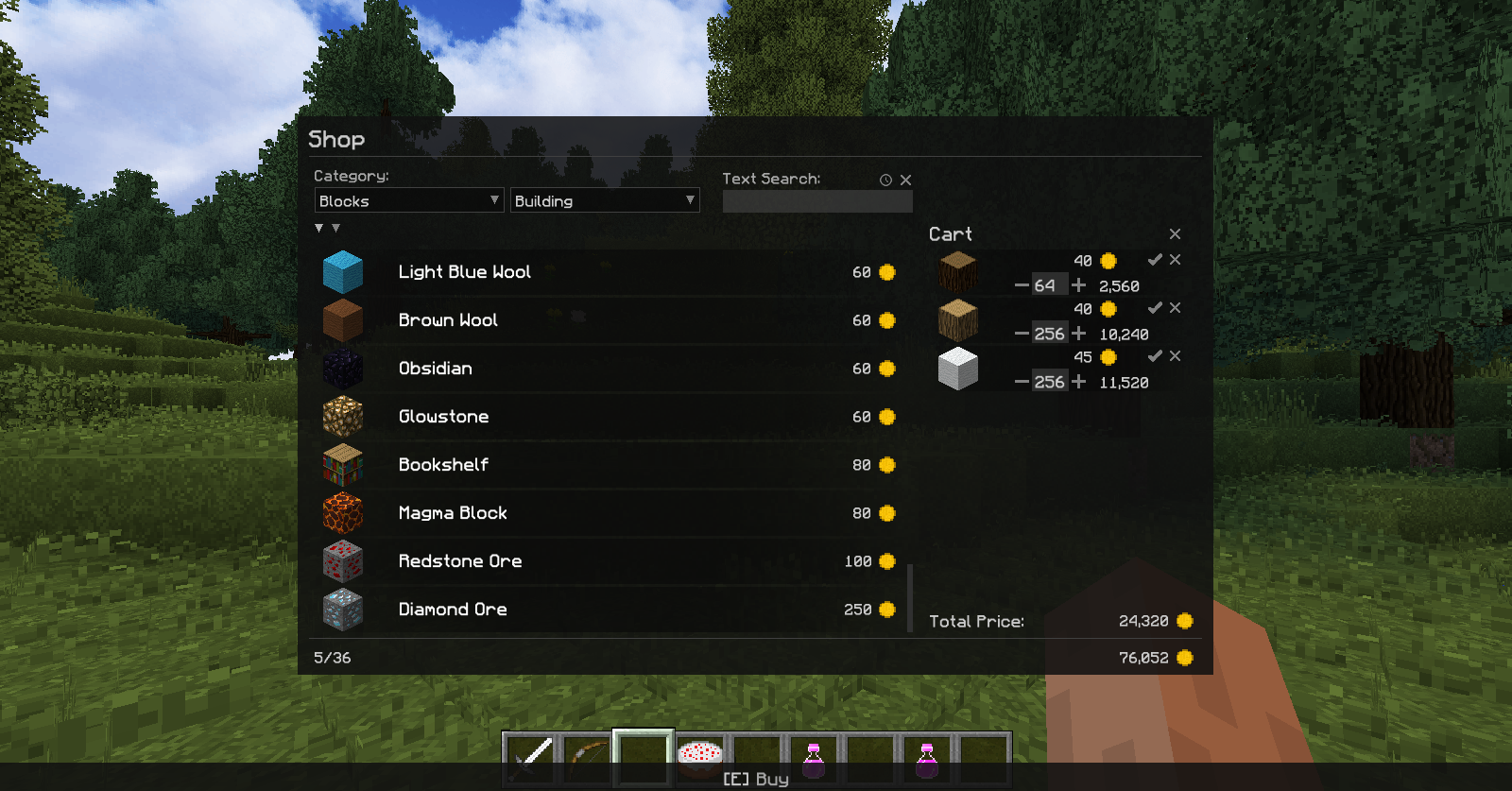
Task: Click the Brown Wool block icon
Action: pos(341,319)
